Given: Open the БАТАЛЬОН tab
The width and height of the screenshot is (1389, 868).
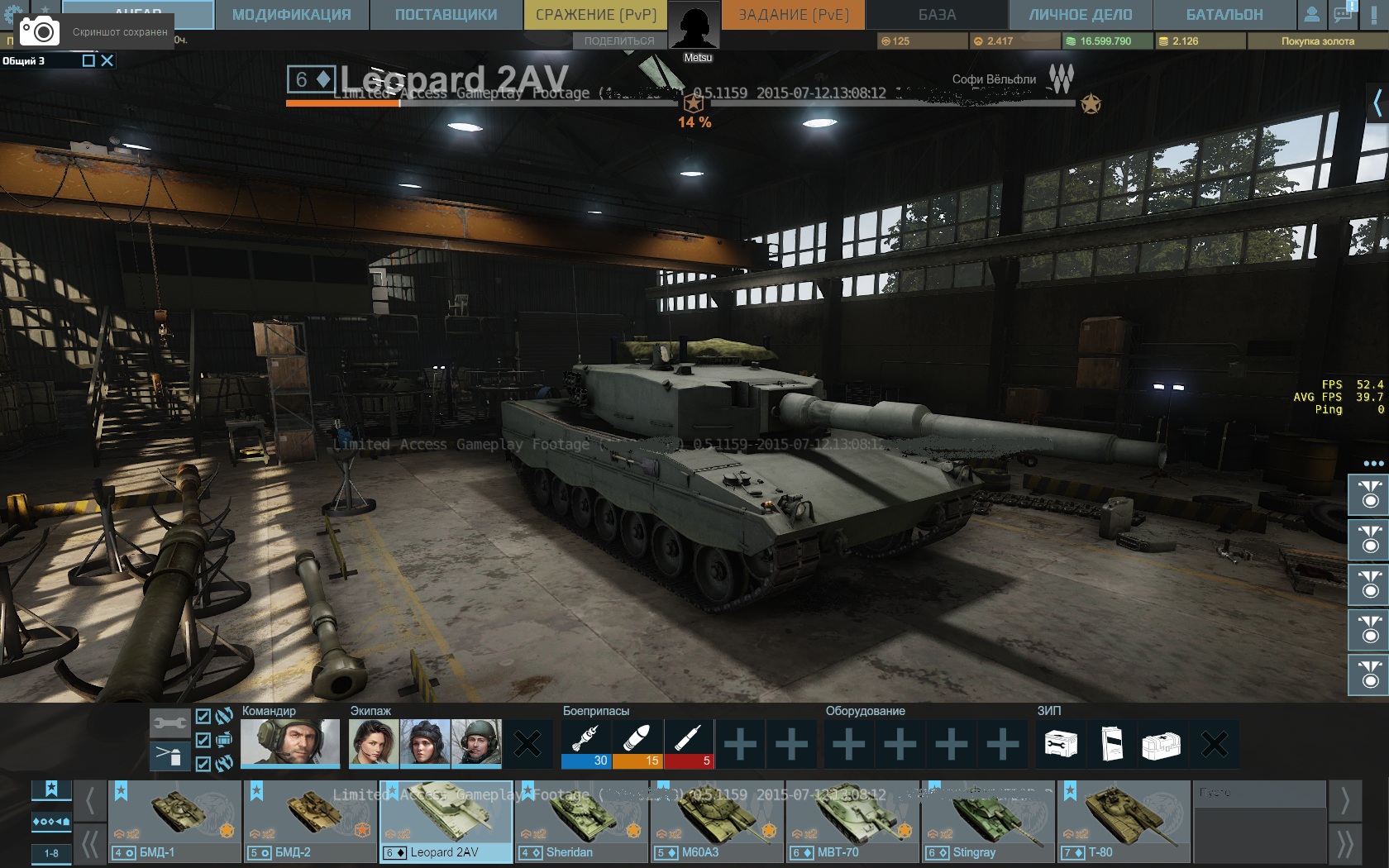Looking at the screenshot, I should coord(1224,15).
